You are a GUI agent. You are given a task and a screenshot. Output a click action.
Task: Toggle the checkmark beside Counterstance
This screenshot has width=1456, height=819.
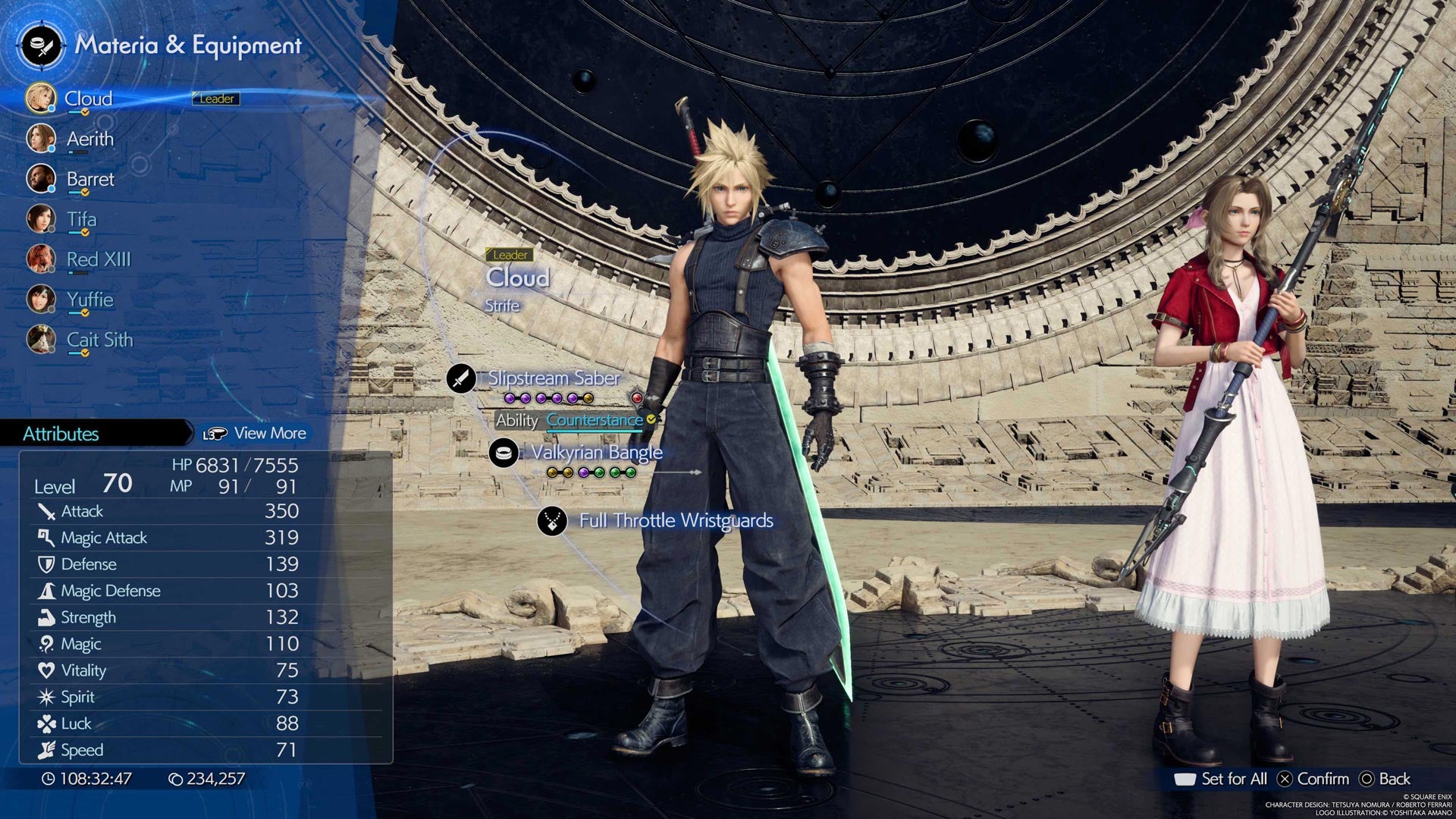click(650, 419)
